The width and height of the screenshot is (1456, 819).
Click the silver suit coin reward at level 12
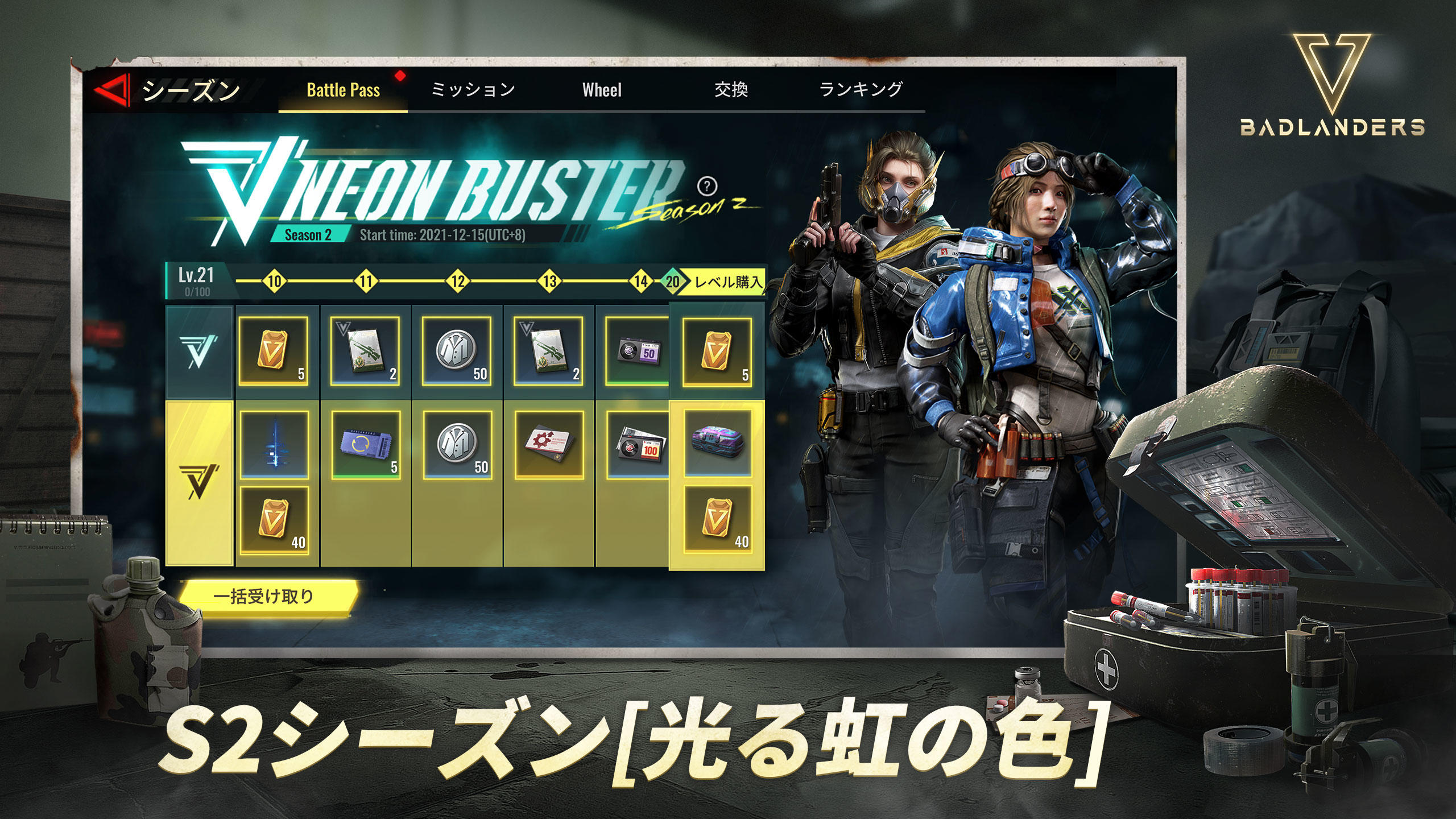458,351
